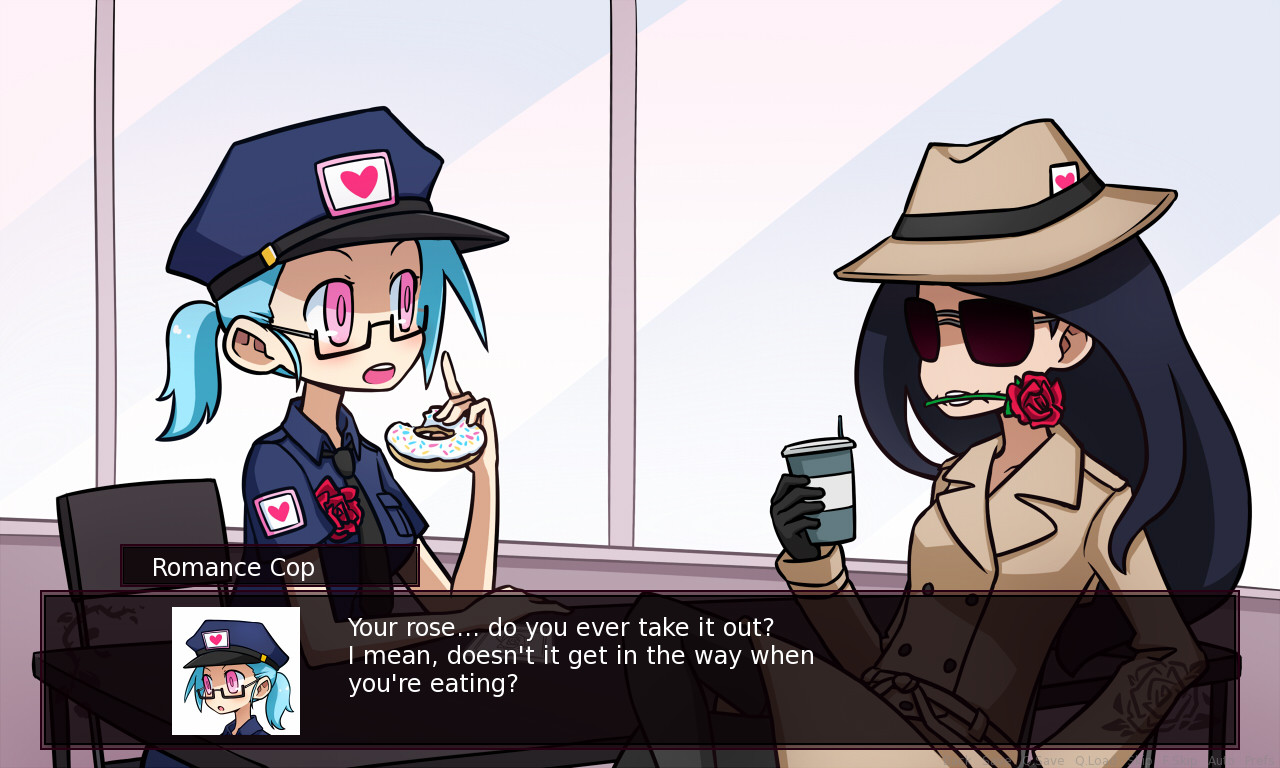This screenshot has height=768, width=1280.
Task: Click Q.Load to load the quick save
Action: pos(1093,760)
